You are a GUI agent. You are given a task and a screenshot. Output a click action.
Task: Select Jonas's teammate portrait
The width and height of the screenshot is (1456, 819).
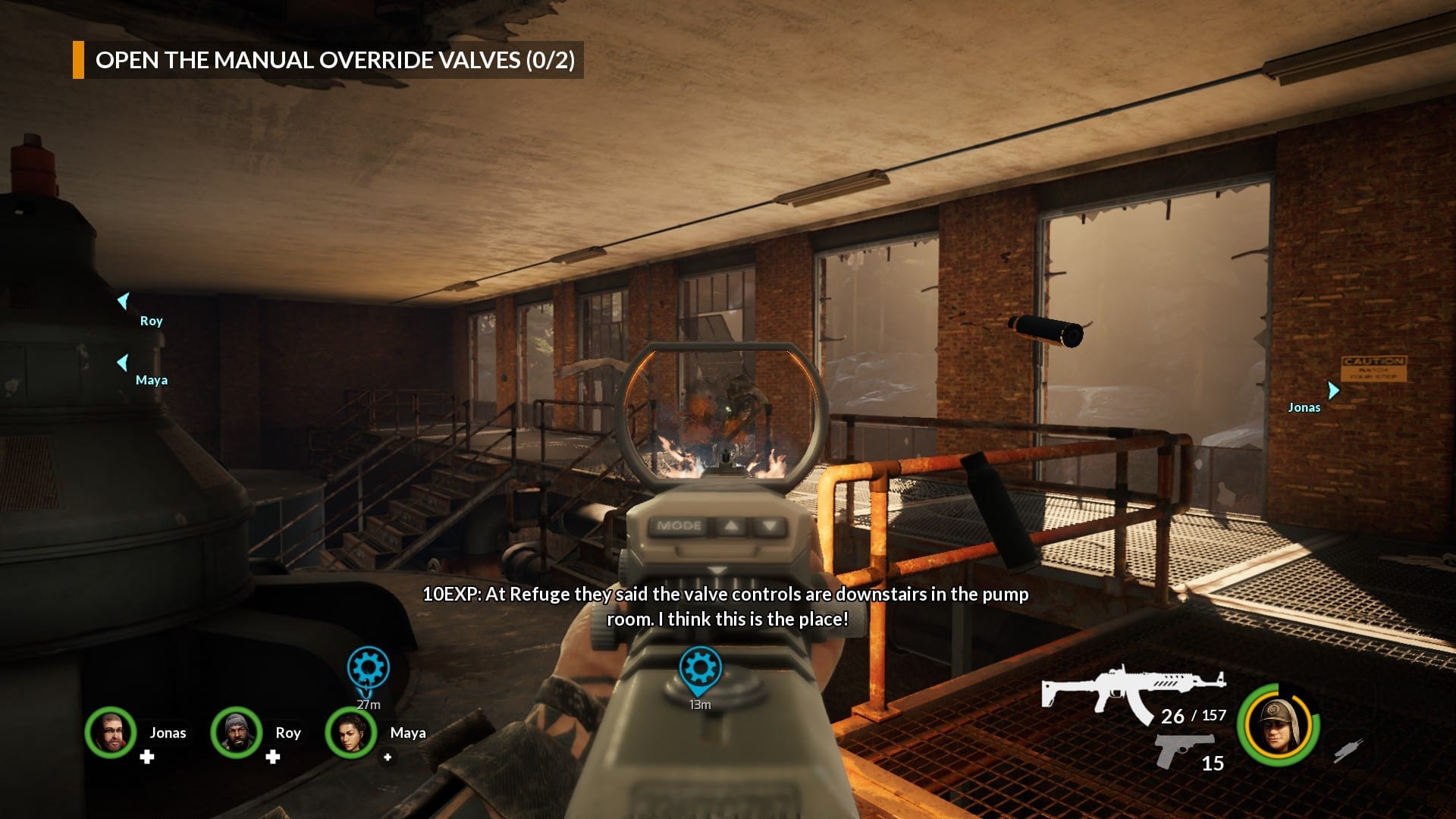click(x=111, y=733)
